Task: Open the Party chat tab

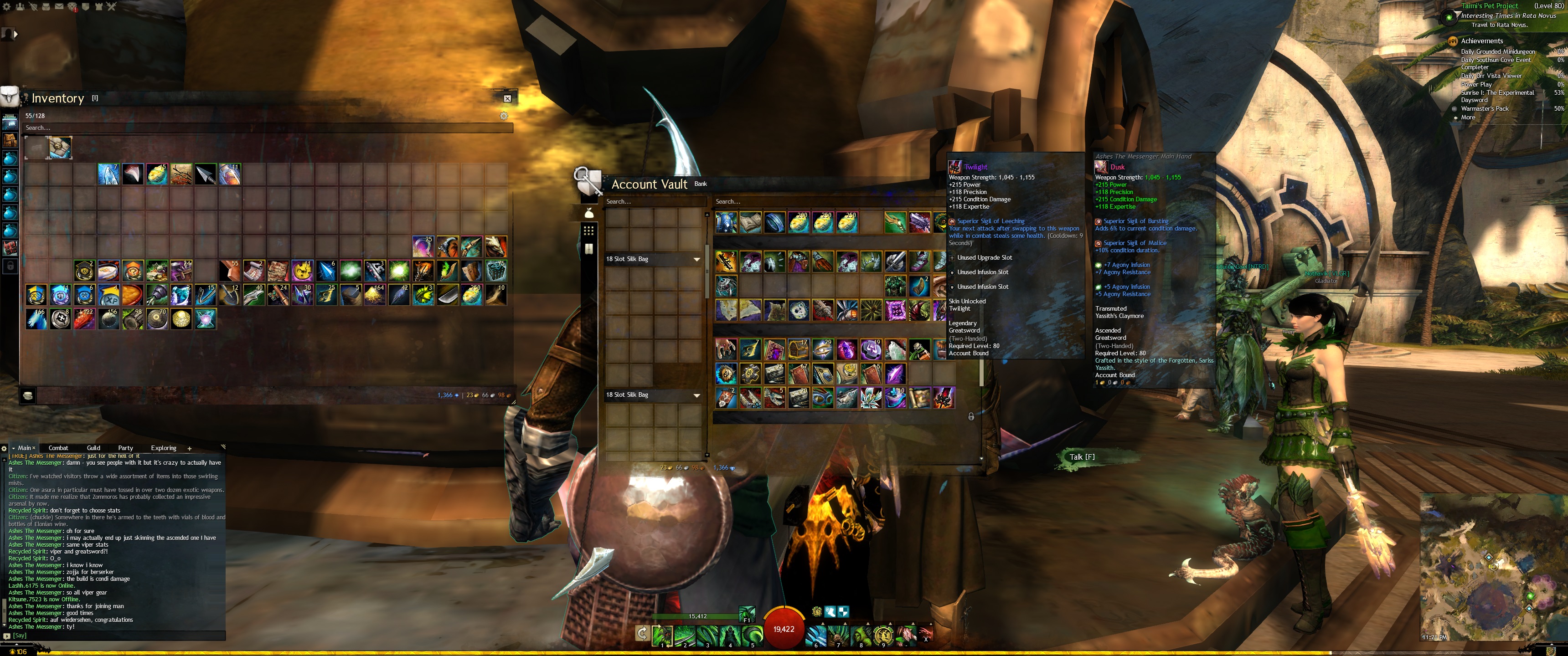Action: tap(125, 448)
